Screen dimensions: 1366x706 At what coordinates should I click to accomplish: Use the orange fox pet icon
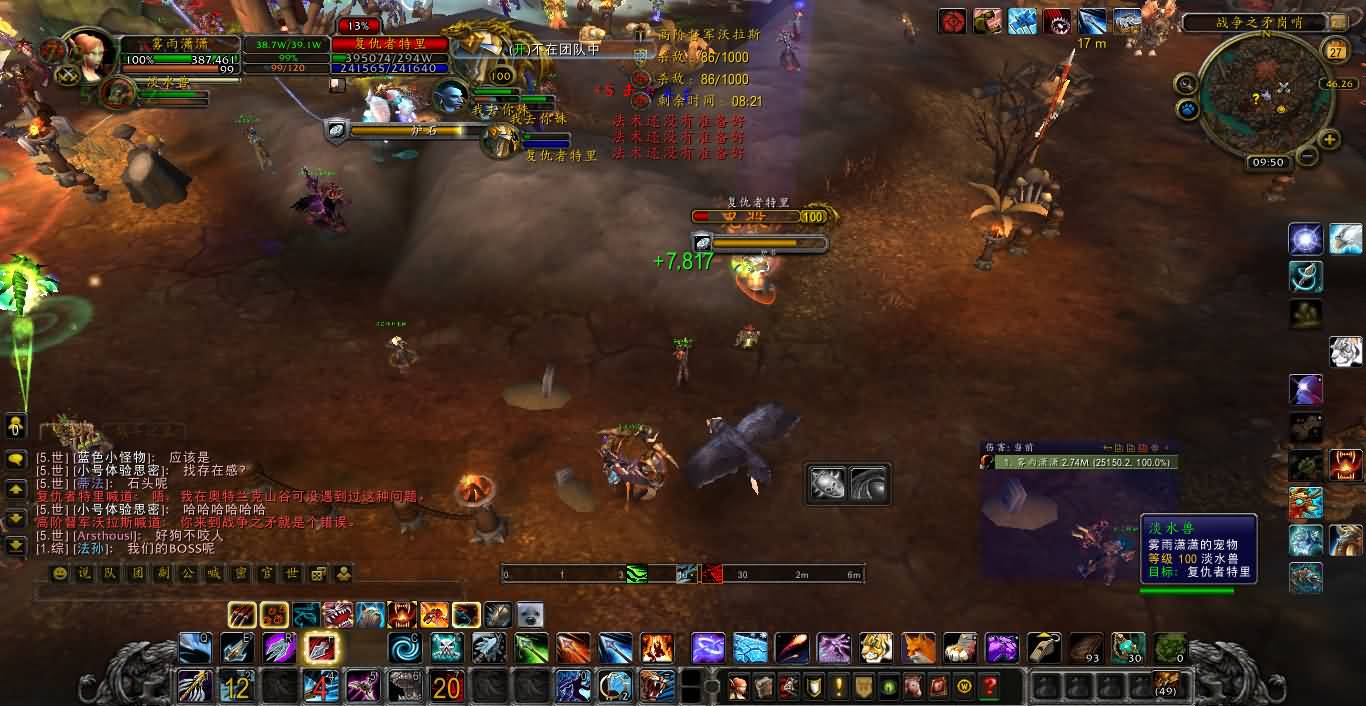point(918,648)
